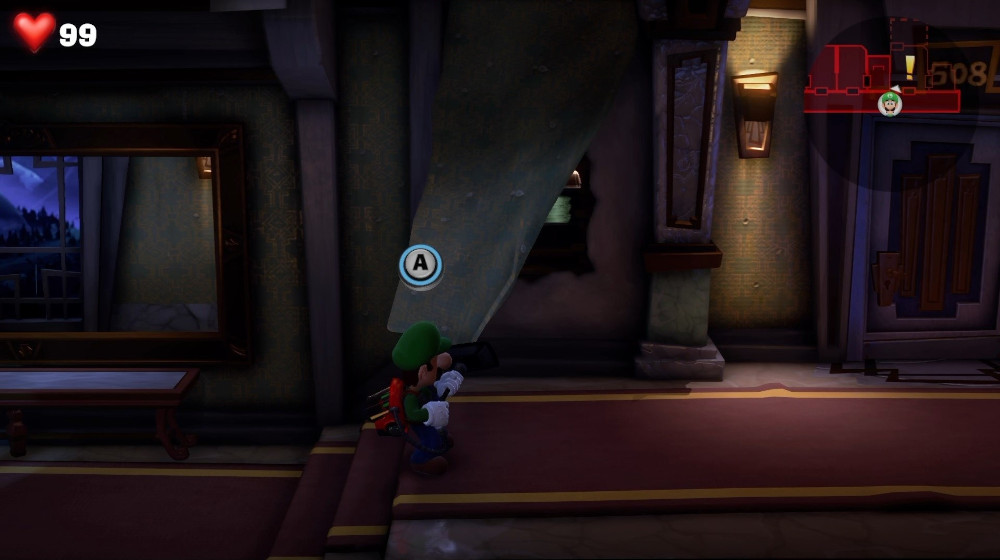The image size is (1000, 560).
Task: Select Luigi's head marker on the minimap
Action: (889, 103)
